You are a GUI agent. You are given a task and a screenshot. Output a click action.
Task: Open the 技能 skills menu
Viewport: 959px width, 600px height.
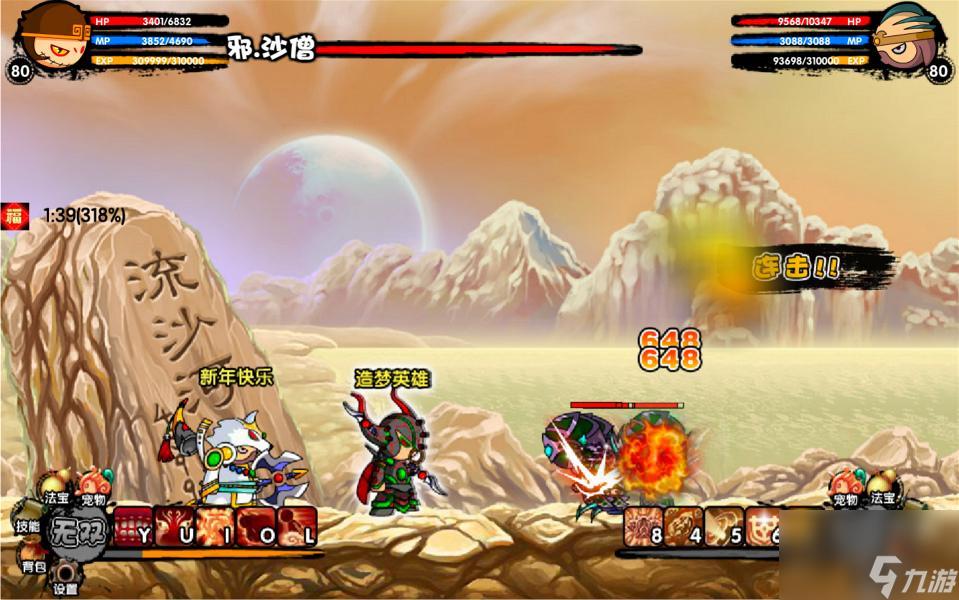pos(26,526)
